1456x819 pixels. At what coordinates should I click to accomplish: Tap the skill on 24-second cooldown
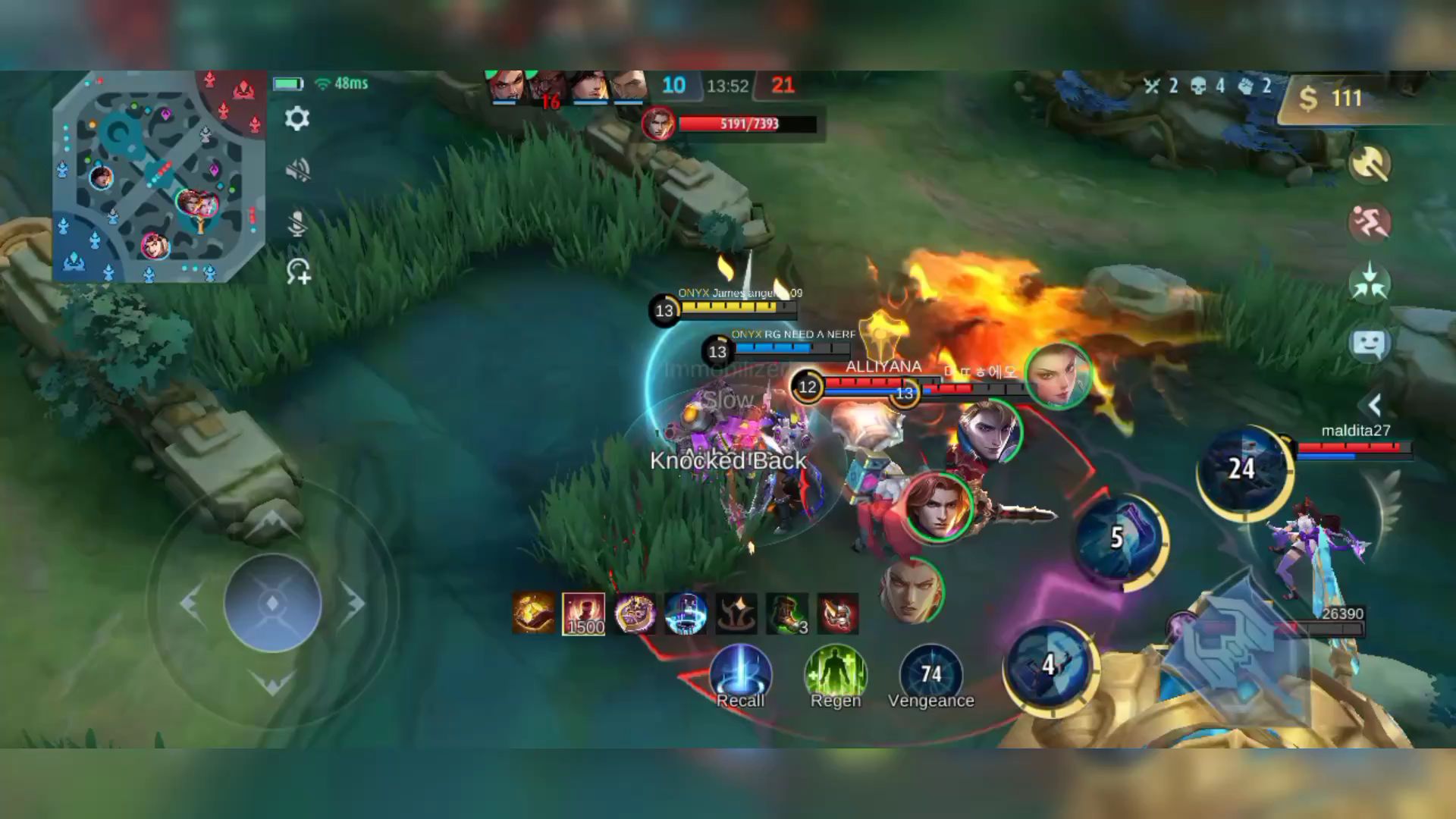[1242, 470]
